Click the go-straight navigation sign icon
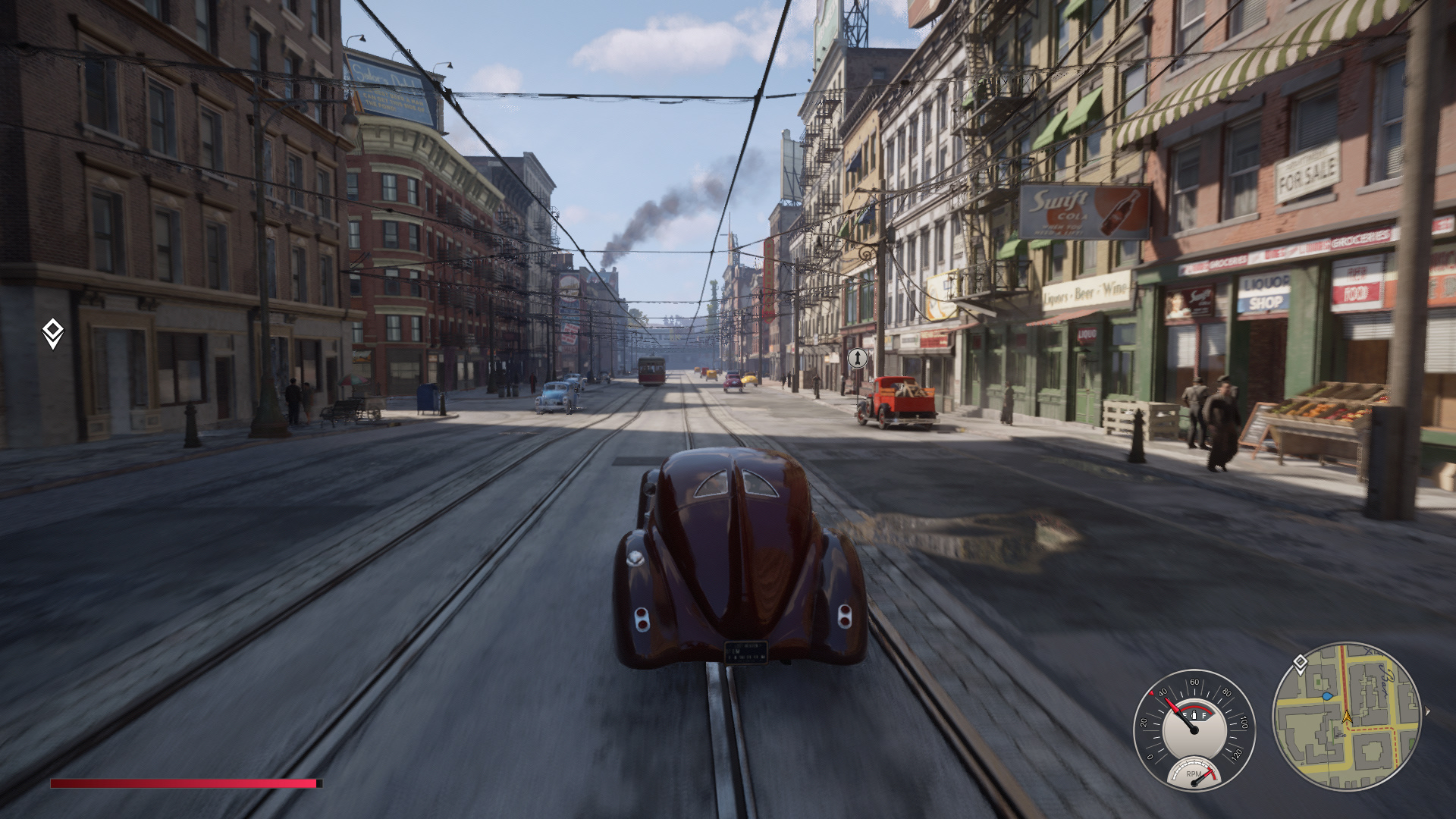Screen dimensions: 1456x819 [857, 358]
